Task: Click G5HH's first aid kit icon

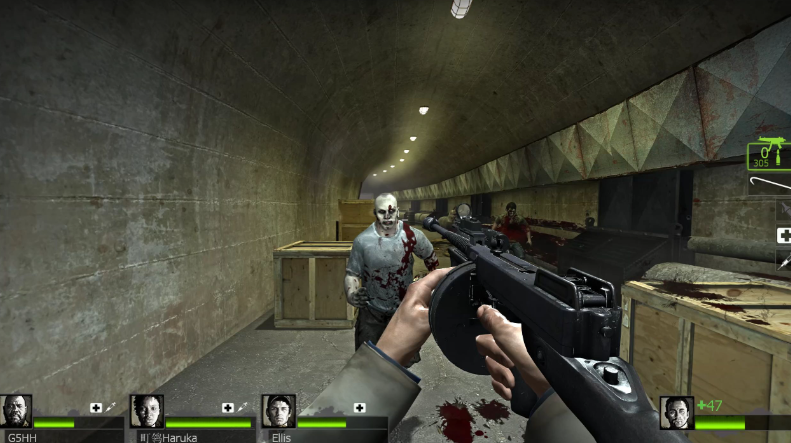Action: 96,408
